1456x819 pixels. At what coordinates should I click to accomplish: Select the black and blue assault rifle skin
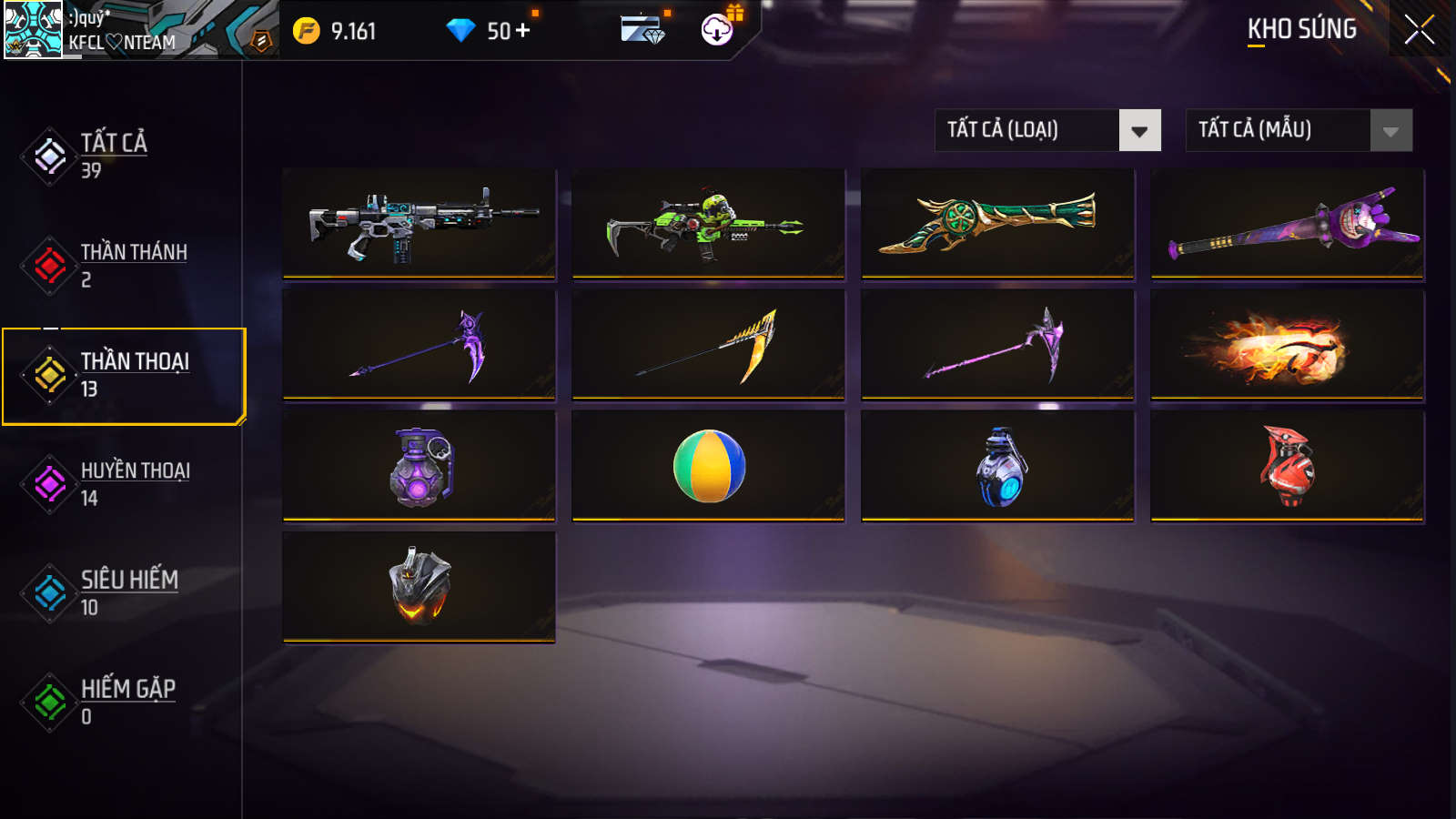(420, 223)
